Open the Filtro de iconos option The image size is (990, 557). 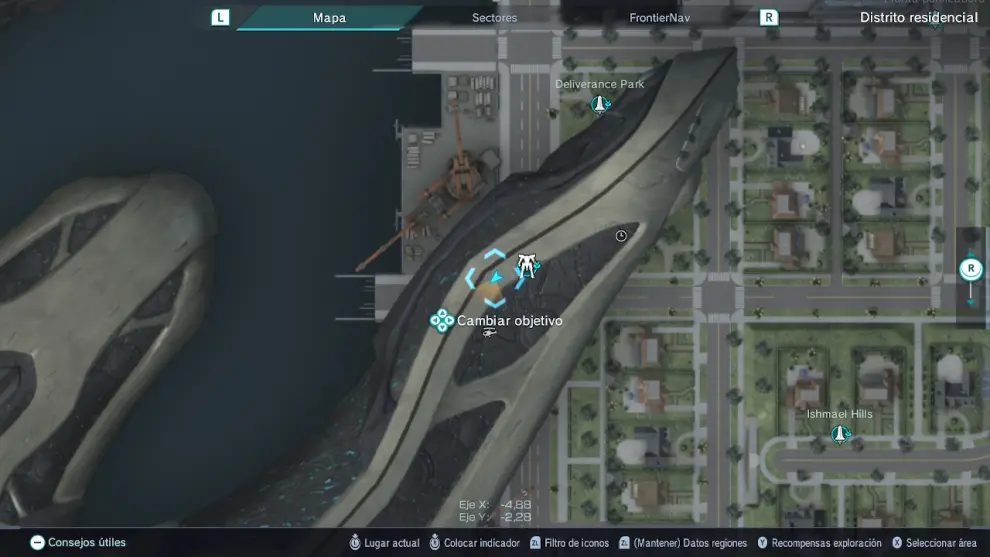[569, 543]
